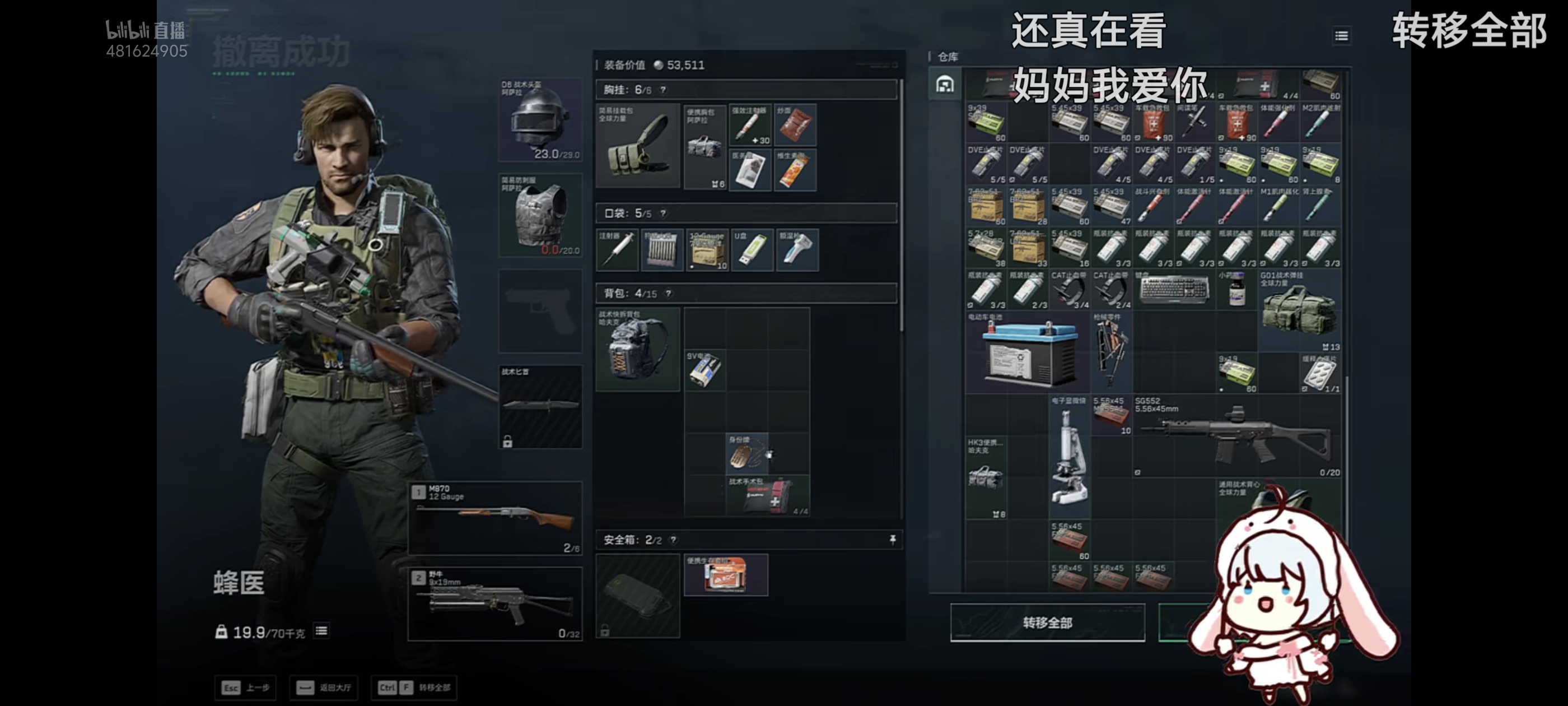1568x706 pixels.
Task: Select the dog tag item in backpack
Action: [x=747, y=453]
